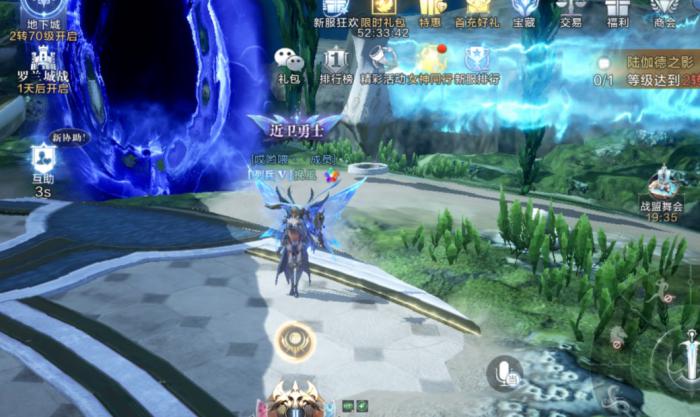Screen dimensions: 700x417
Task: Open the 地下城 dungeon icon
Action: click(44, 10)
